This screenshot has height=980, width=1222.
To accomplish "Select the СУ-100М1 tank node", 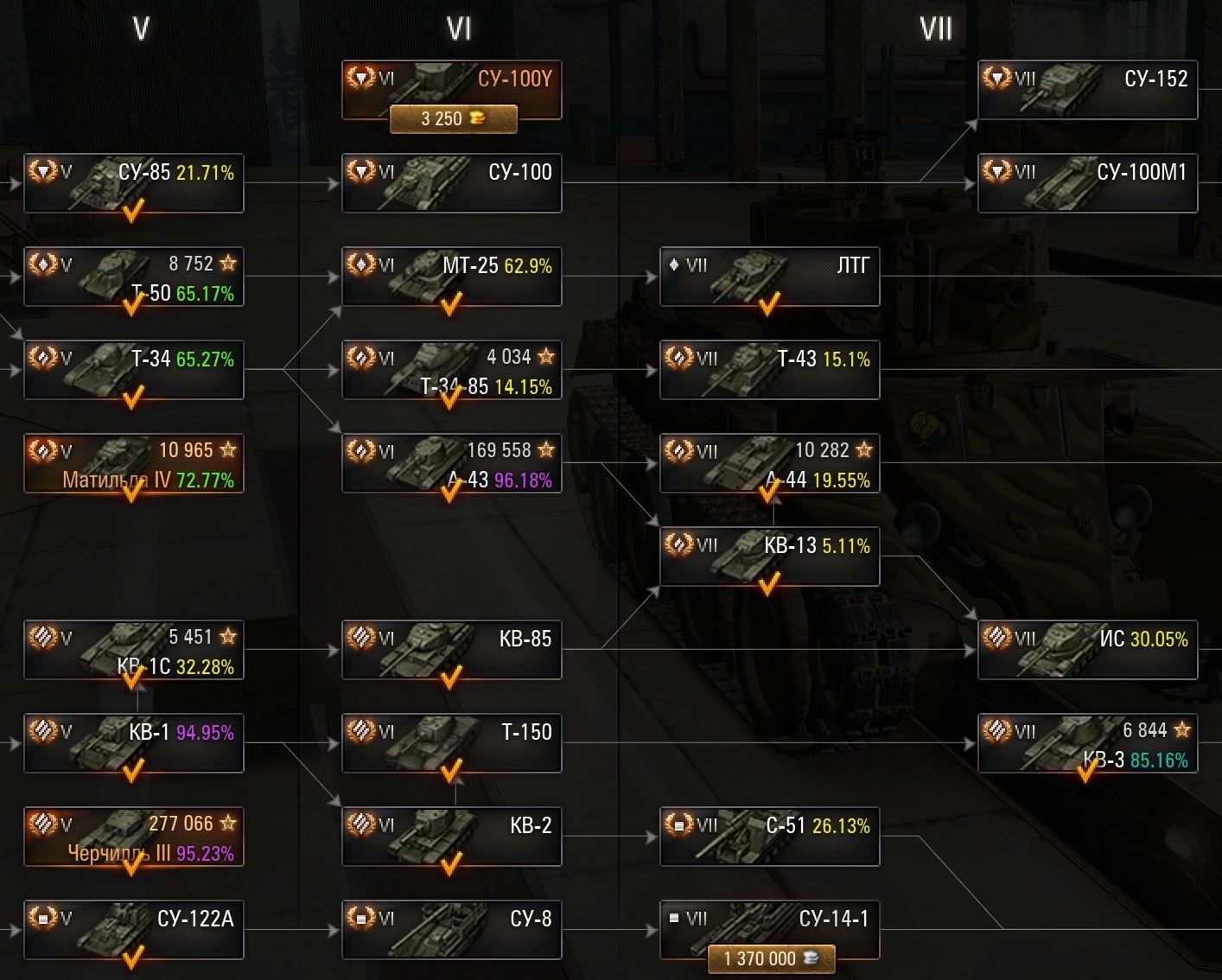I will pyautogui.click(x=1087, y=183).
